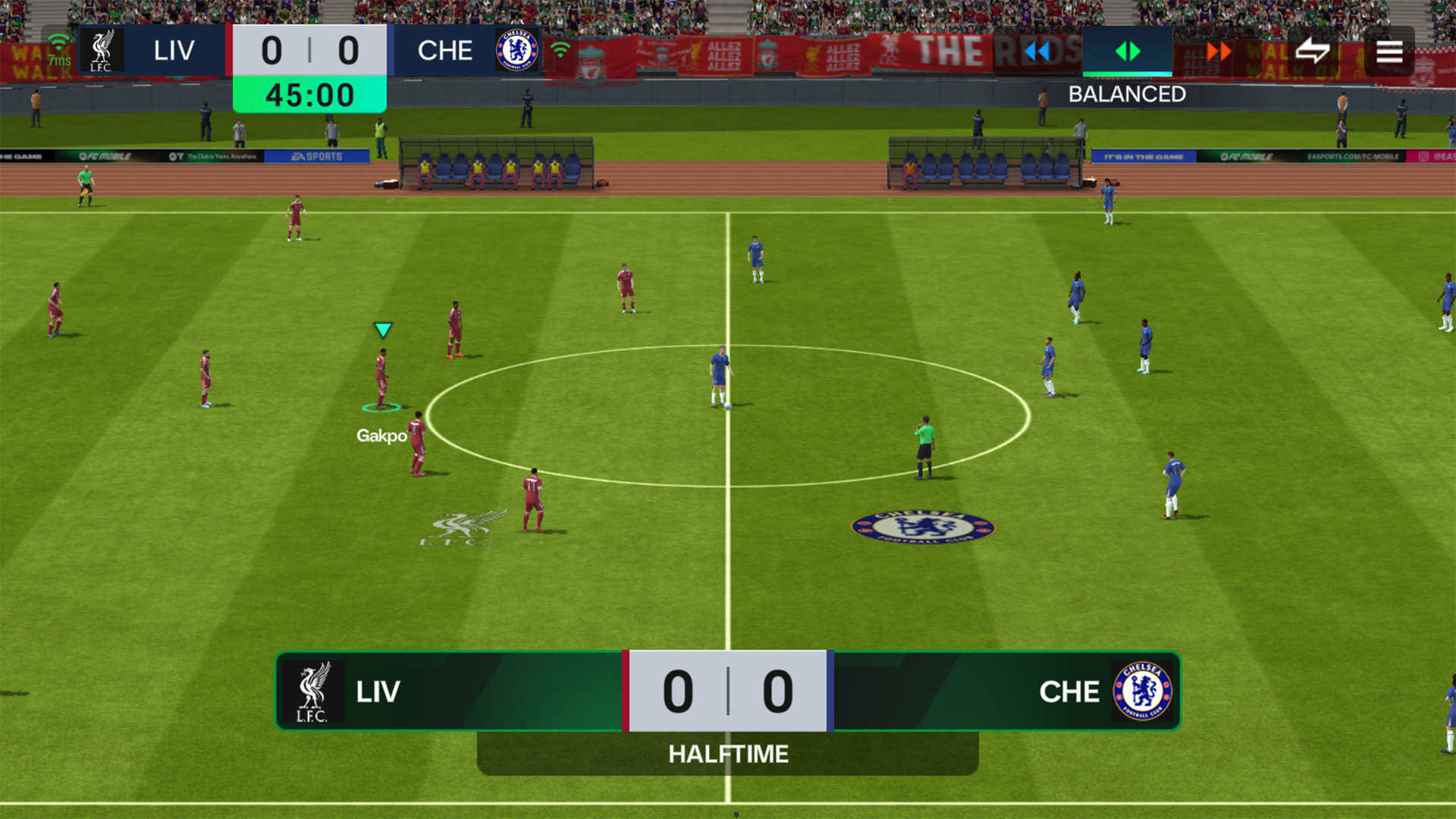Select the green BALANCED speed arrows icon
Screen dimensions: 1456x819
(1128, 51)
